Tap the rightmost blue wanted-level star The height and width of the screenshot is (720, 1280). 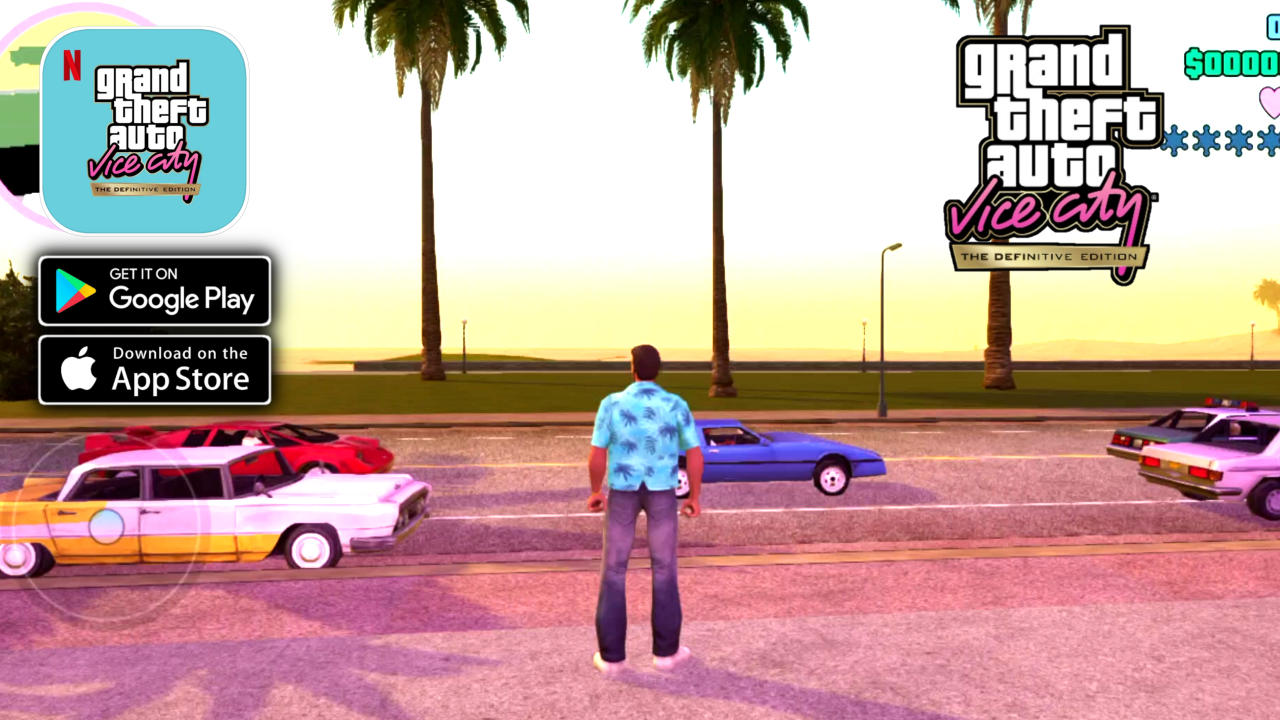tap(1271, 140)
